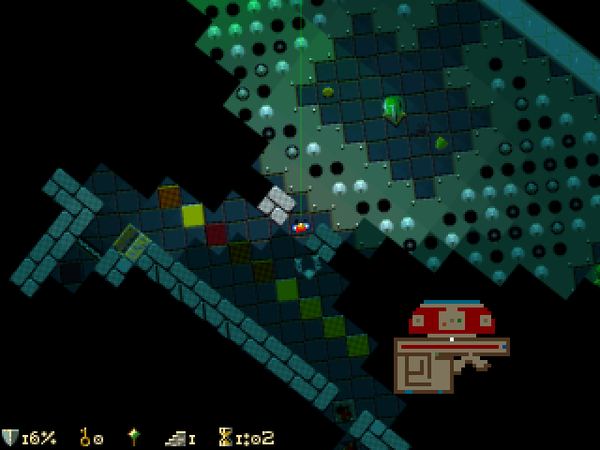This screenshot has width=600, height=450.
Task: Click the shield icon in the status bar
Action: pyautogui.click(x=11, y=437)
